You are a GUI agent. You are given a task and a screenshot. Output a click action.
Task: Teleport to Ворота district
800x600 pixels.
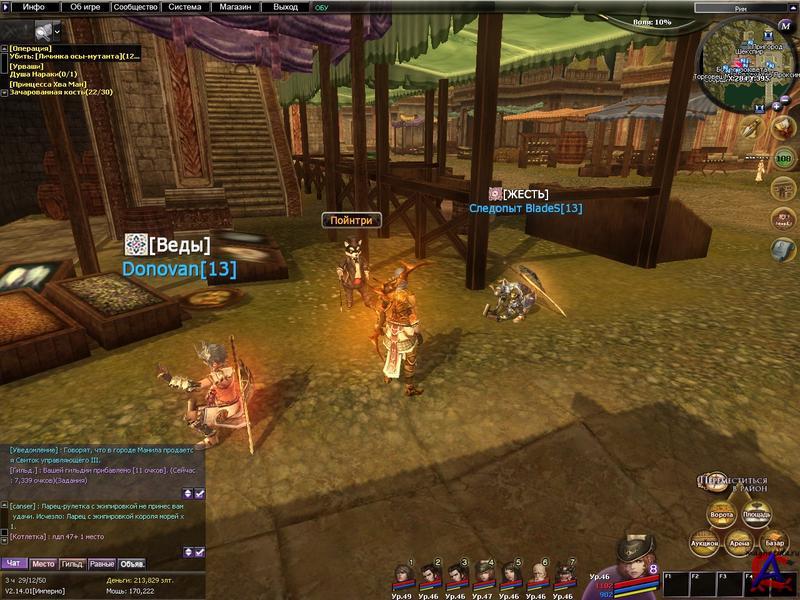click(720, 515)
